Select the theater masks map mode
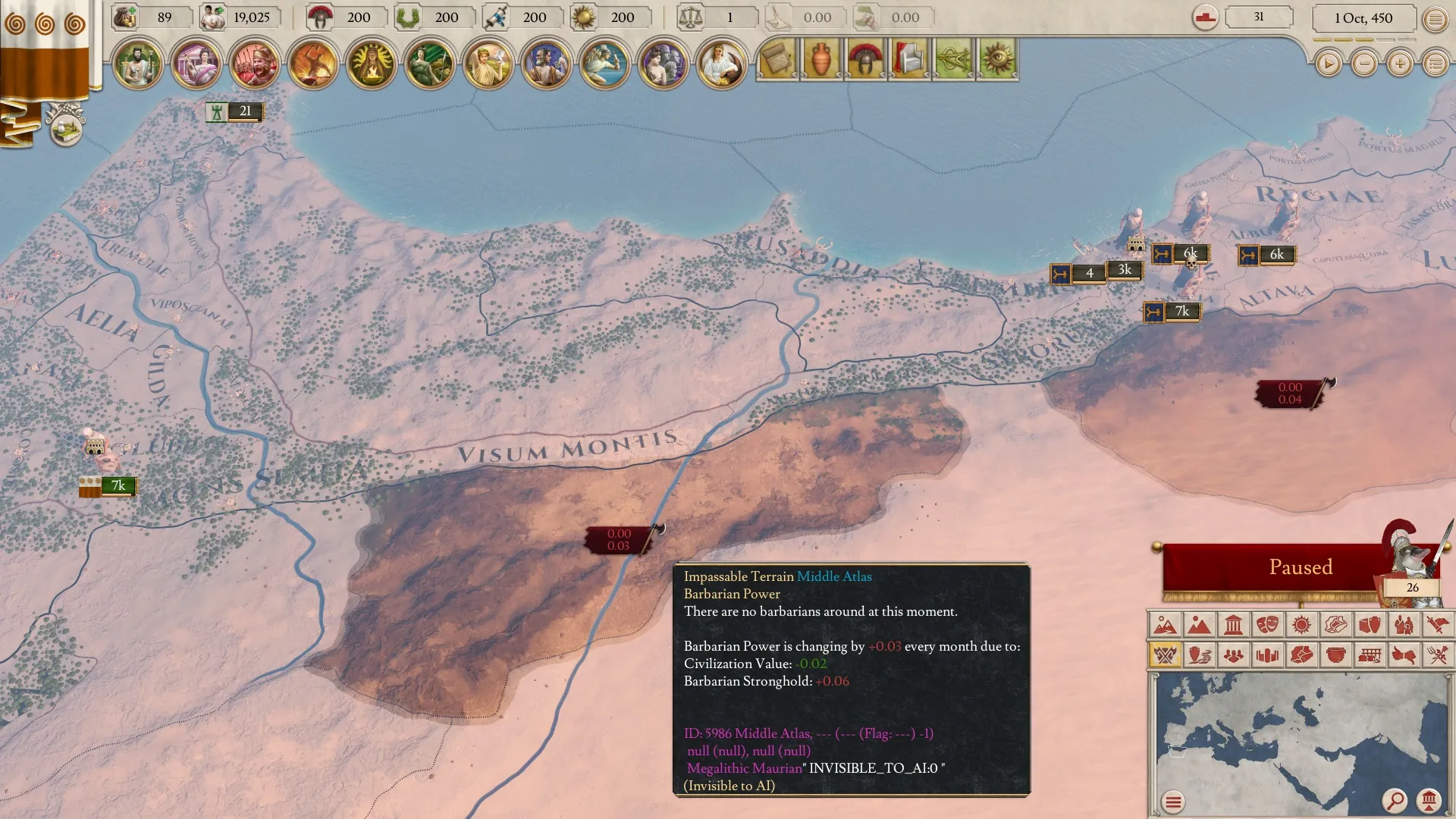1456x819 pixels. click(x=1267, y=625)
